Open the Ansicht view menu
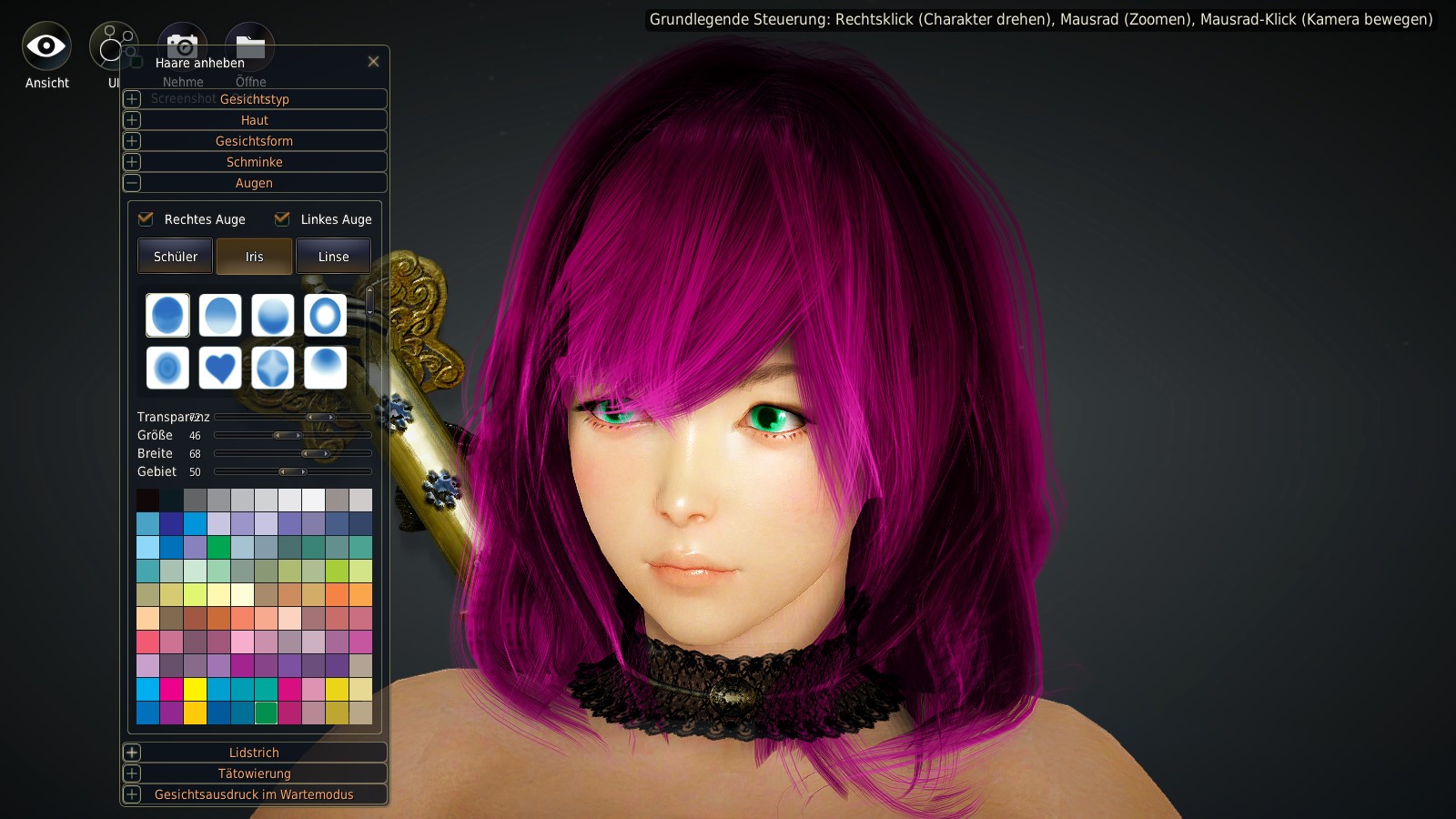1456x819 pixels. click(x=46, y=47)
